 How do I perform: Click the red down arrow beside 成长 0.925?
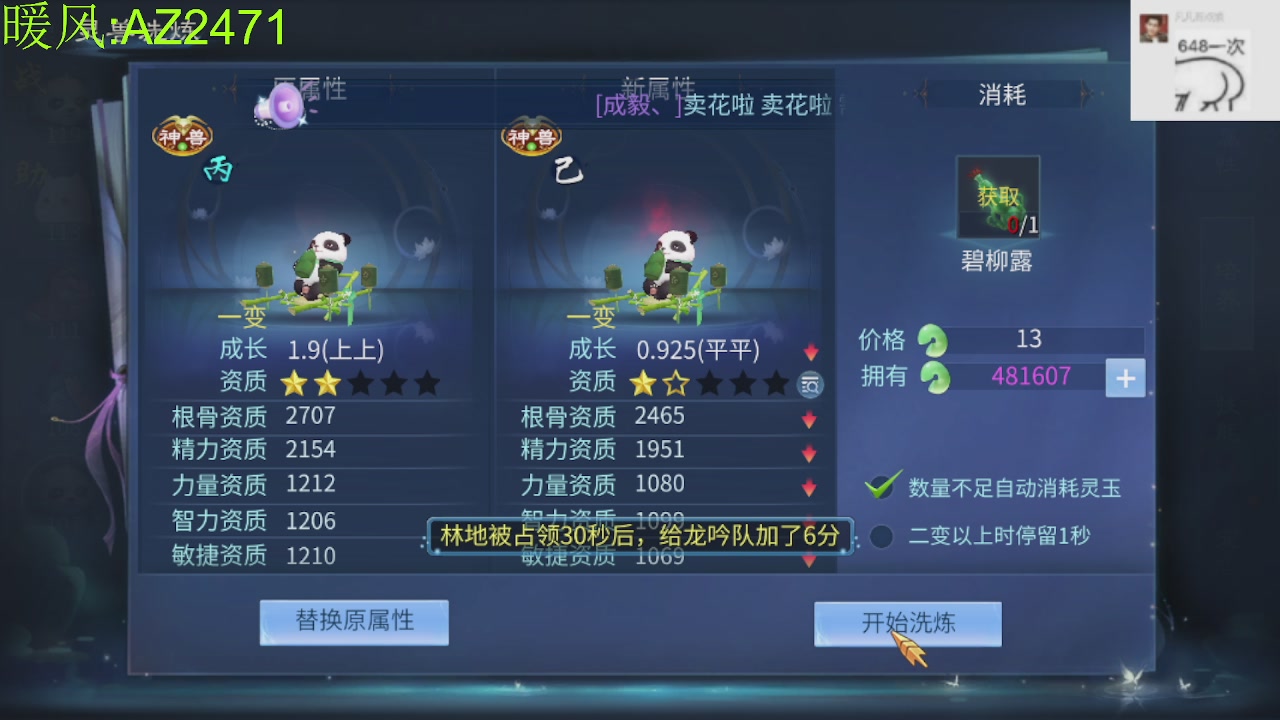811,351
